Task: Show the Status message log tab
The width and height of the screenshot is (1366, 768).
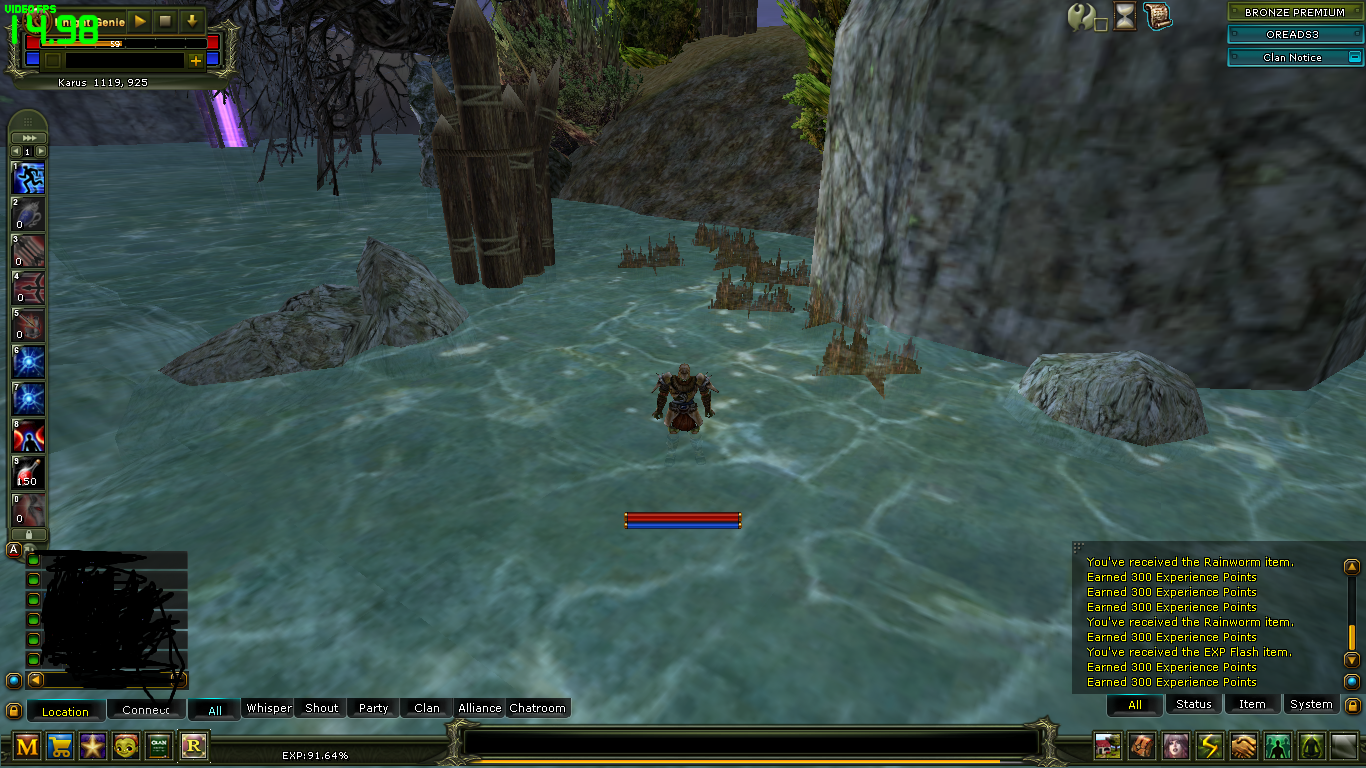Action: pyautogui.click(x=1193, y=704)
